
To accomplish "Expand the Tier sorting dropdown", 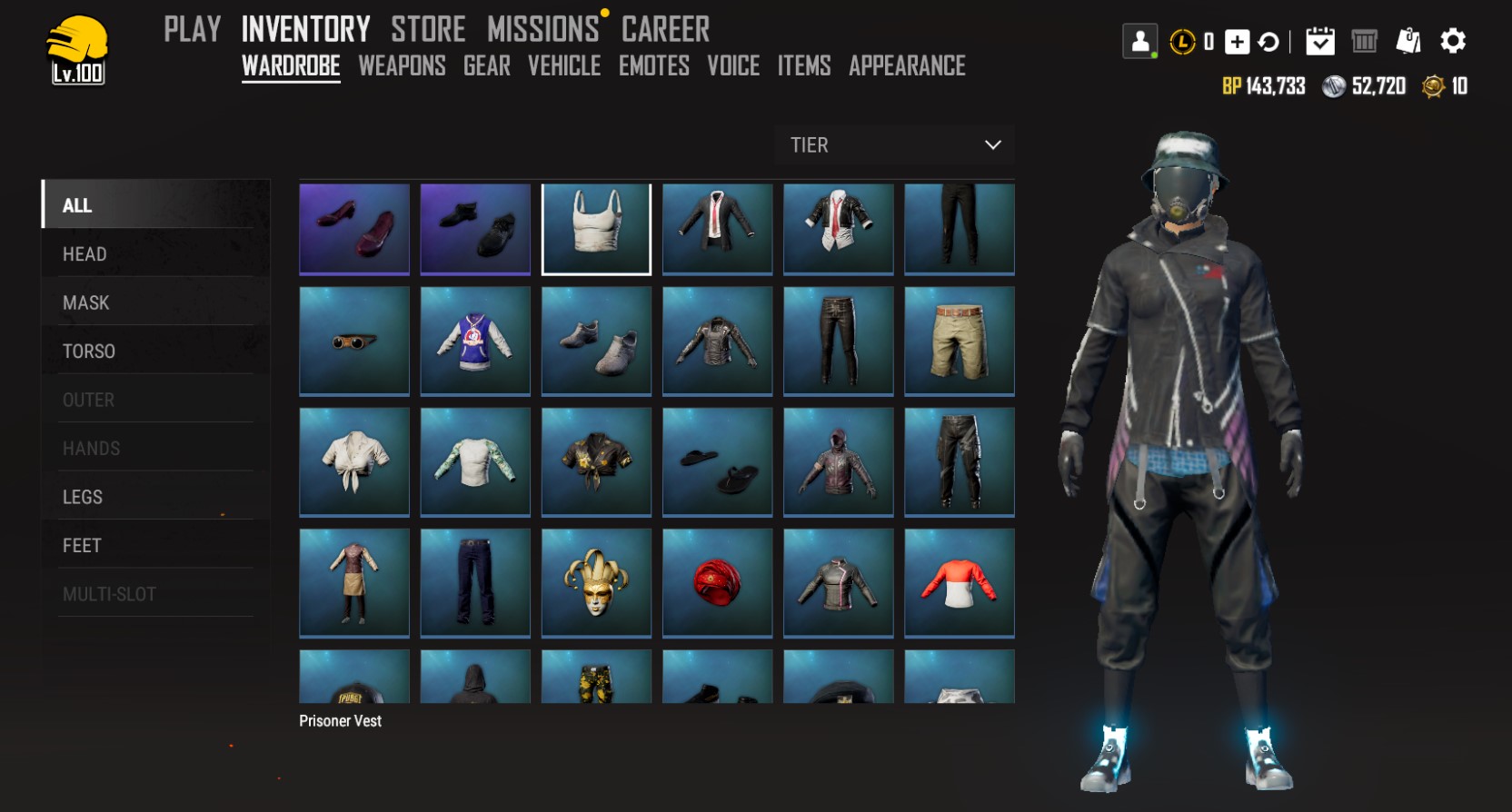I will click(894, 145).
